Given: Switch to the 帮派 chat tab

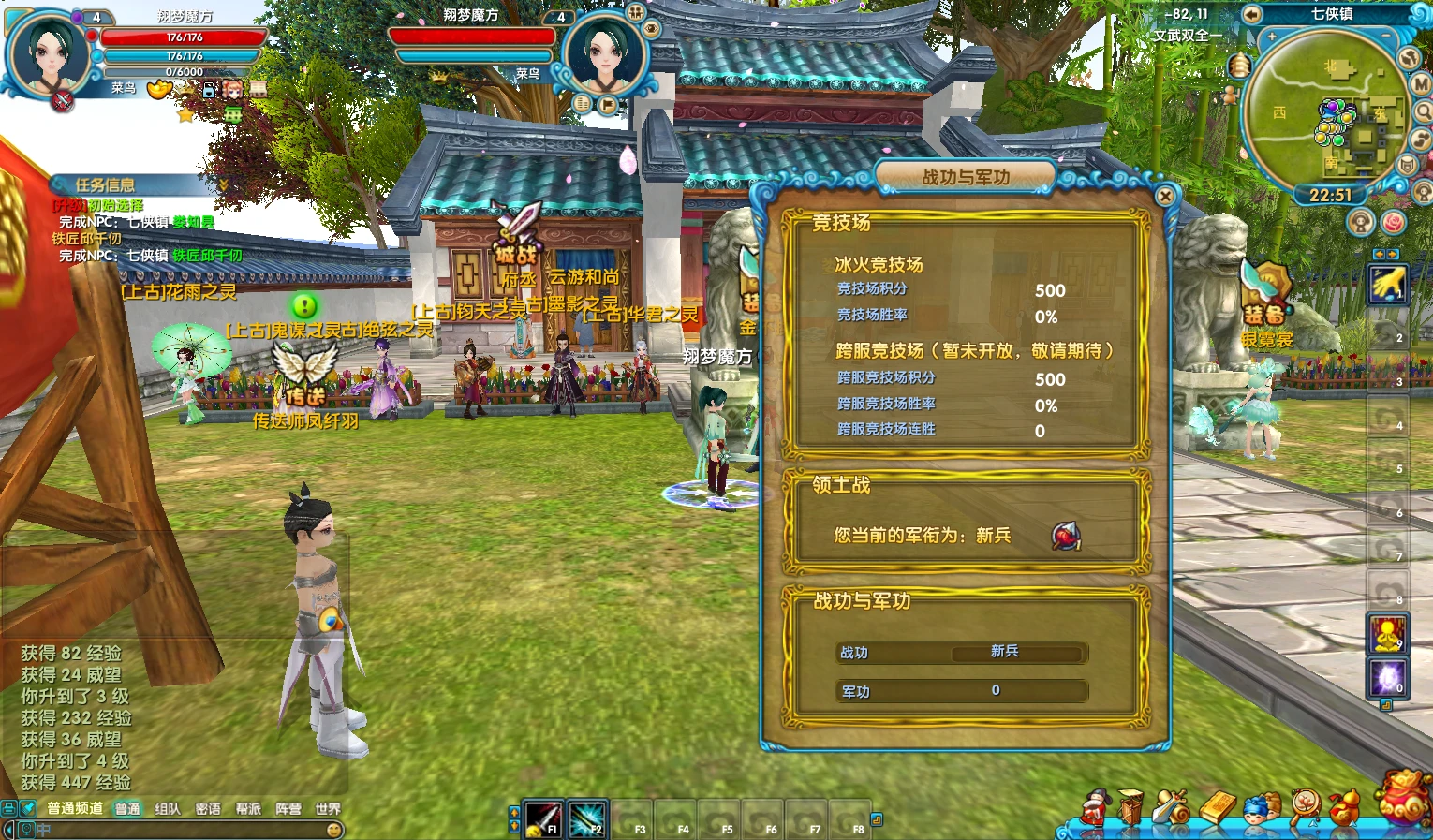Looking at the screenshot, I should tap(248, 807).
